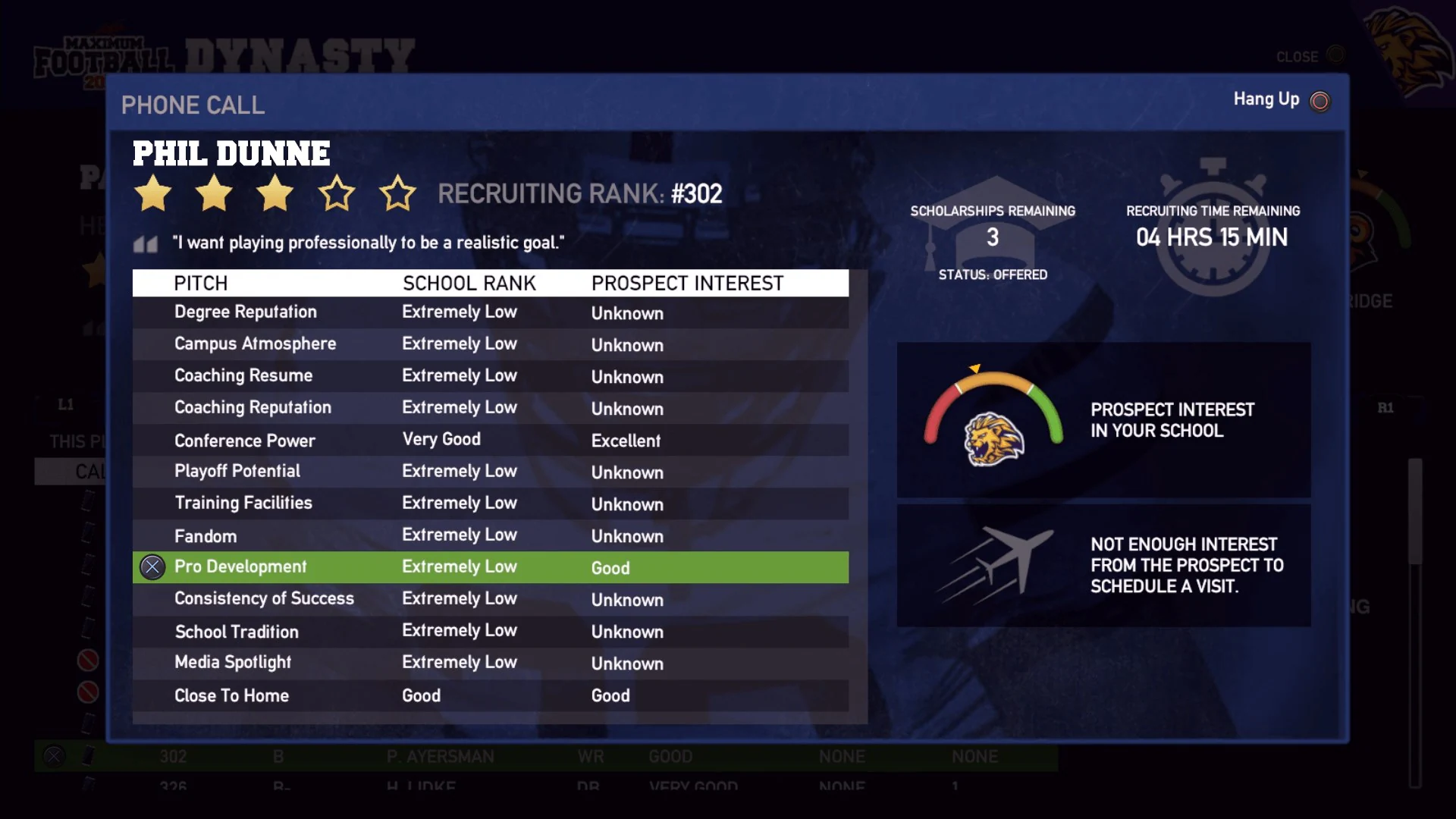Click the lion logo inside the interest gauge
1456x819 pixels.
point(990,438)
